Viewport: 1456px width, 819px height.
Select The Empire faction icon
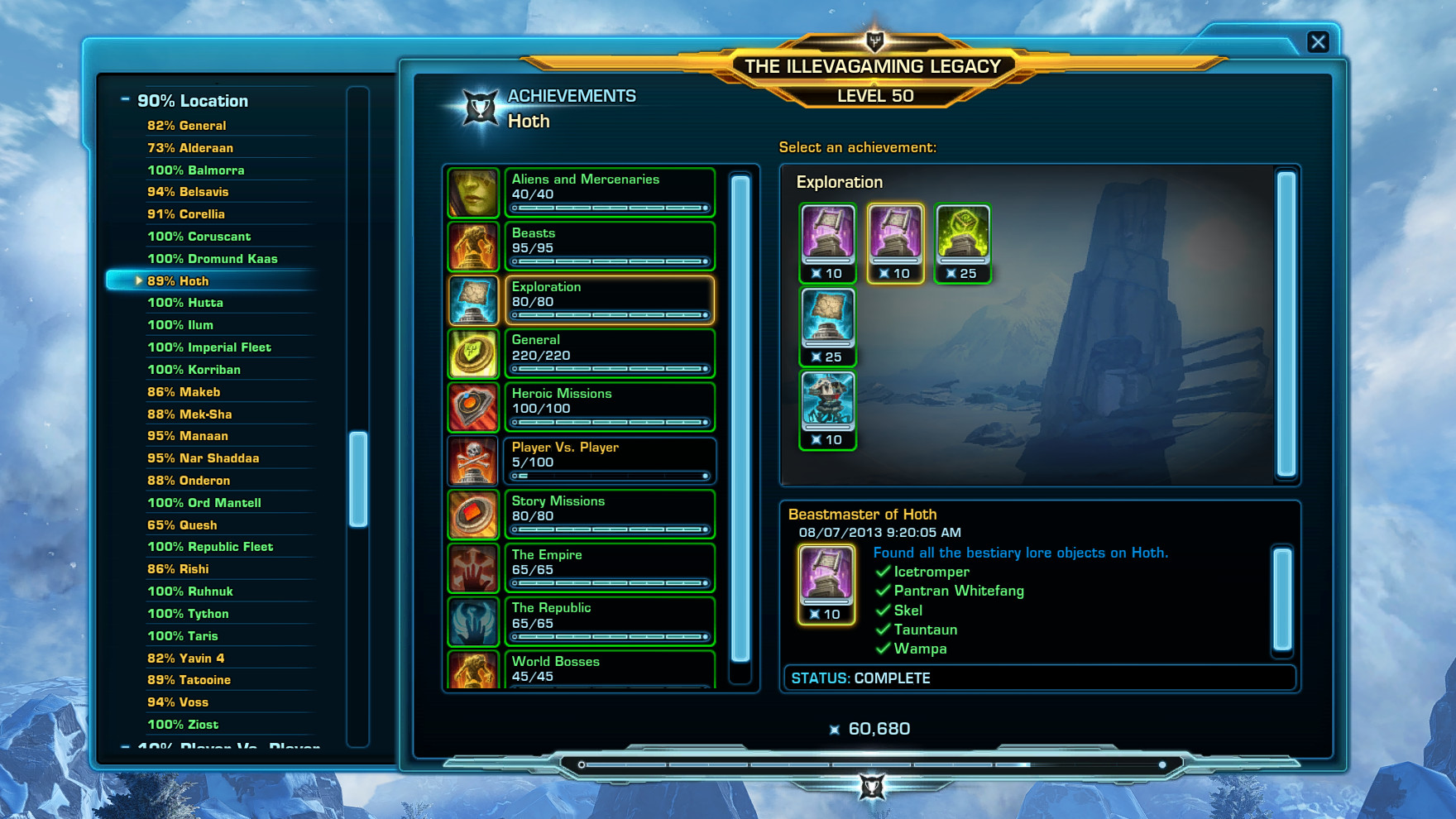coord(473,568)
